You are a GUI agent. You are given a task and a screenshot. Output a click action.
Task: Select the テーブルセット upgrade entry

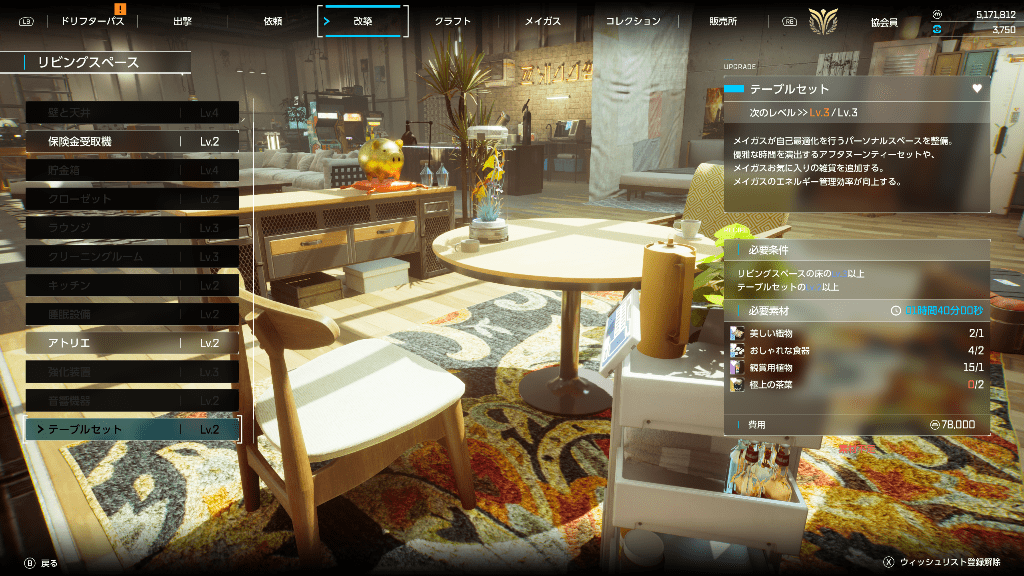point(132,429)
